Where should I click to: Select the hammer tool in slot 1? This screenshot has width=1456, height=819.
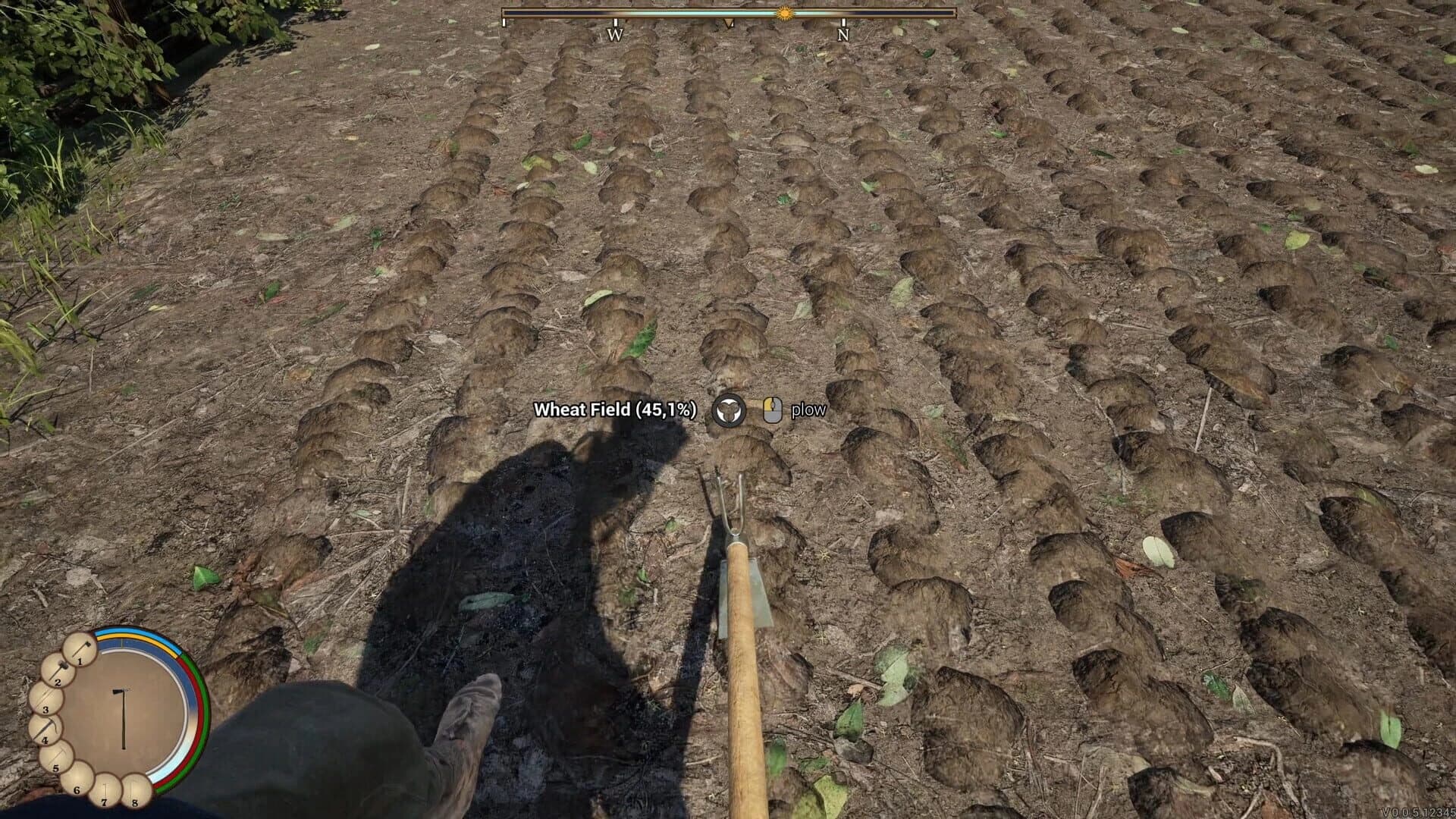79,649
